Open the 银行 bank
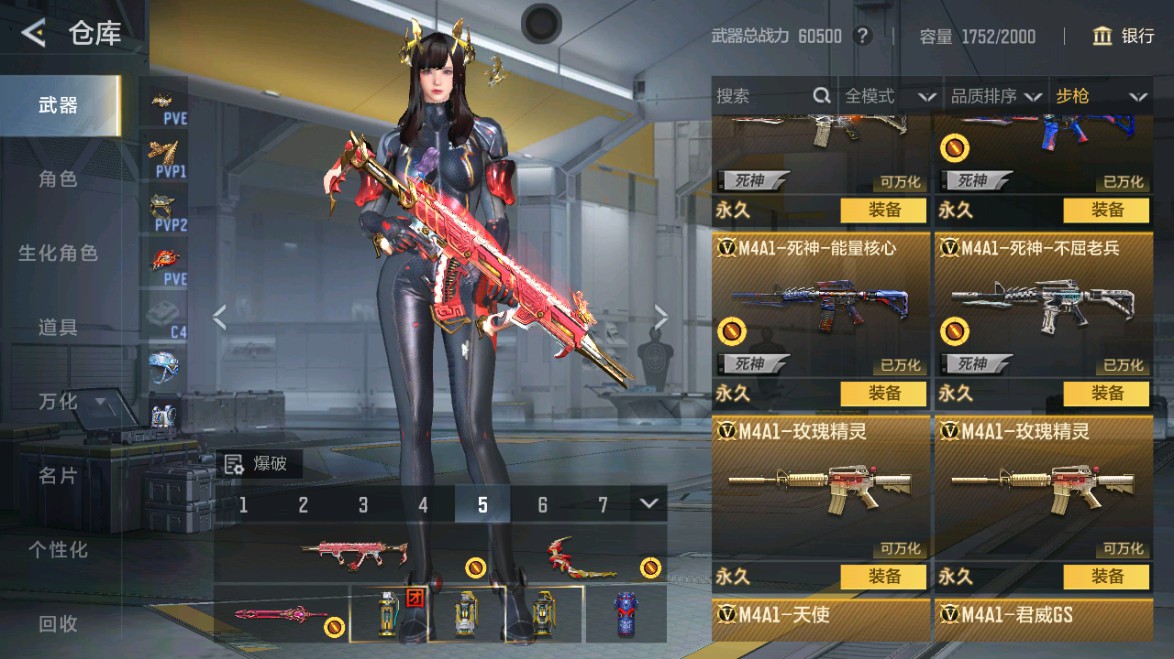Viewport: 1174px width, 659px height. pyautogui.click(x=1125, y=37)
